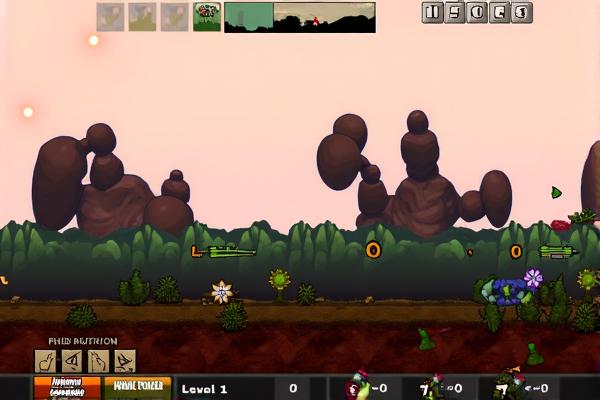Click the C button in the top-right row
600x400 pixels.
click(500, 13)
